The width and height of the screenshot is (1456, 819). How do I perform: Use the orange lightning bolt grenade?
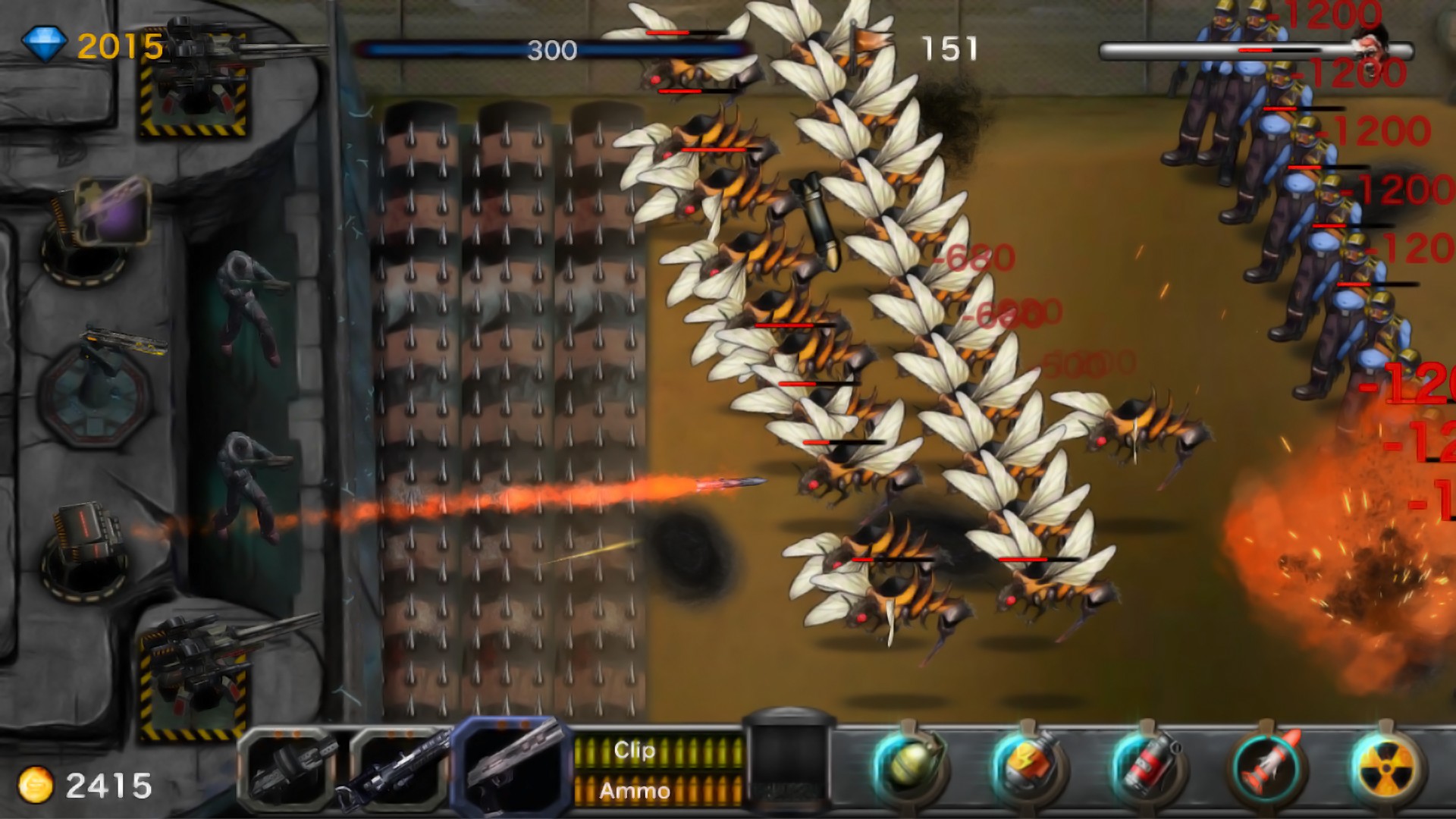coord(1028,767)
